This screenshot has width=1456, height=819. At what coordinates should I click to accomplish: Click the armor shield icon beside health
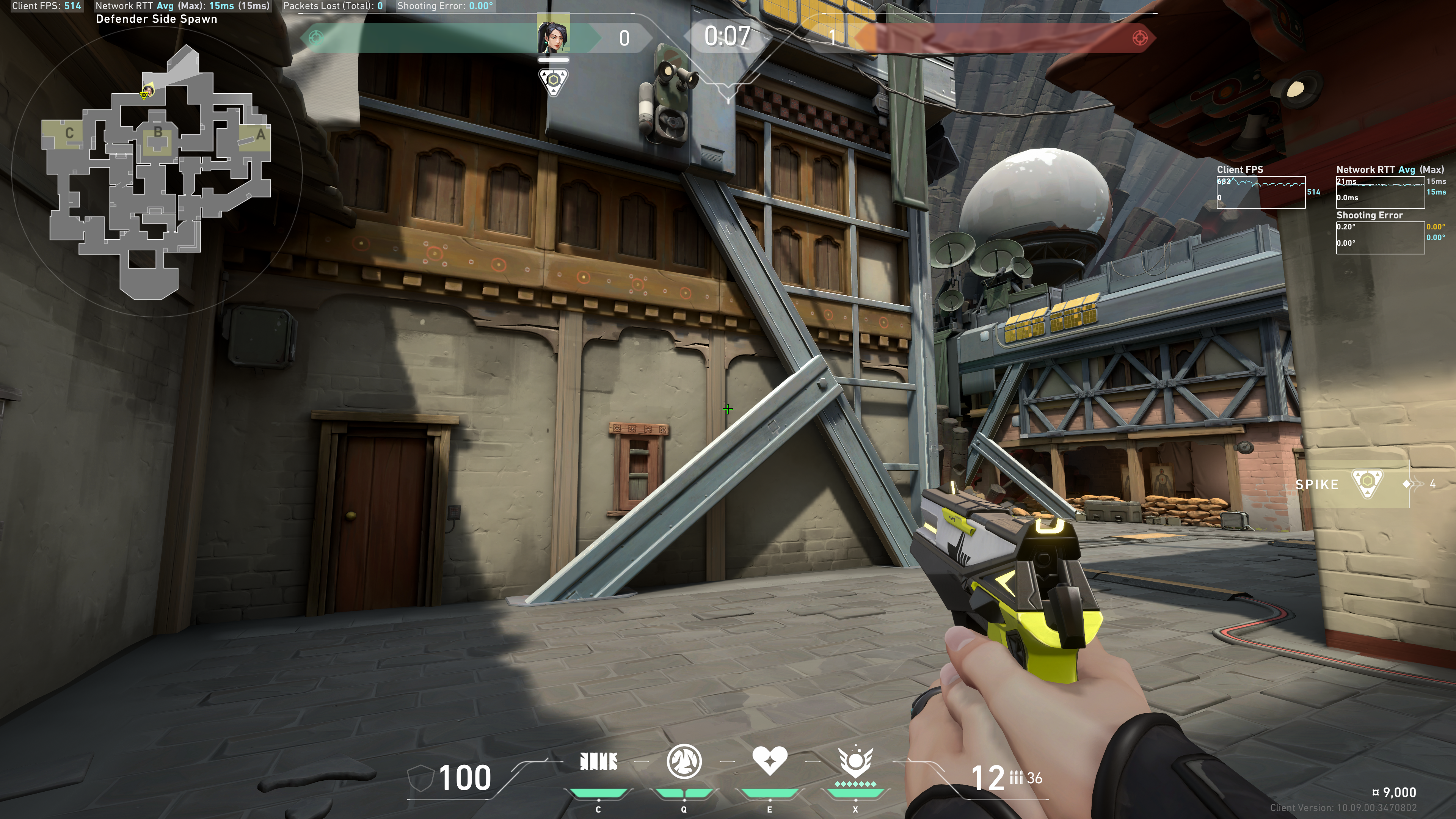[420, 778]
